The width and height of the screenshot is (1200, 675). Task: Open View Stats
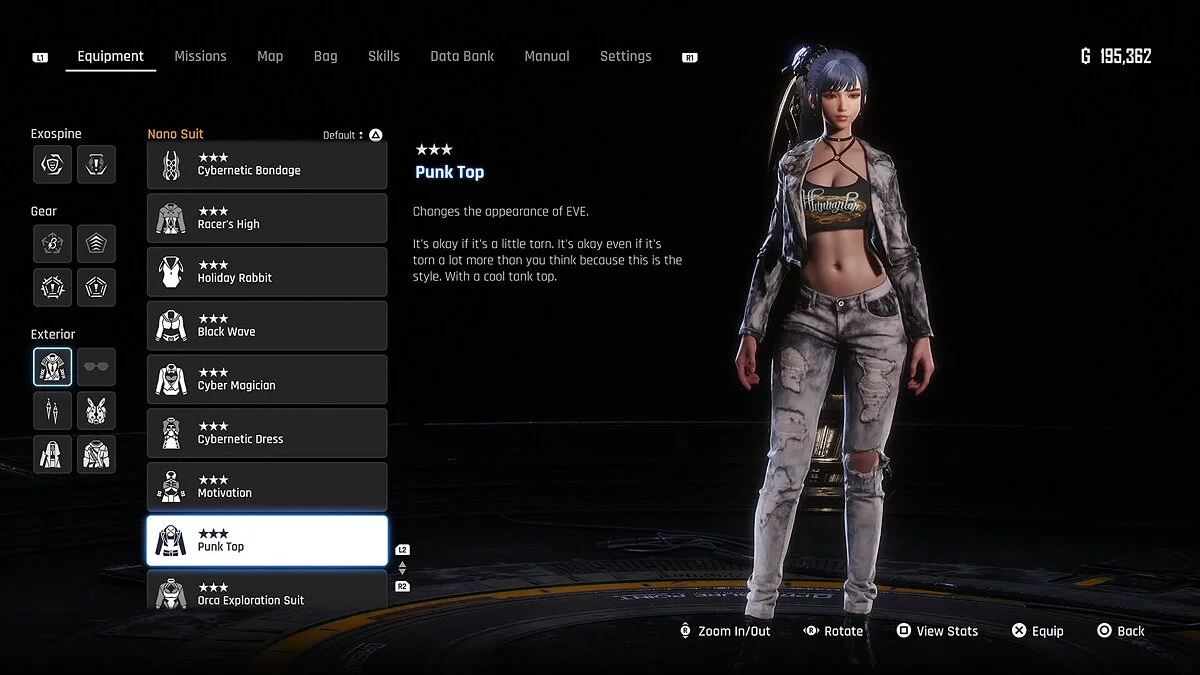point(937,631)
